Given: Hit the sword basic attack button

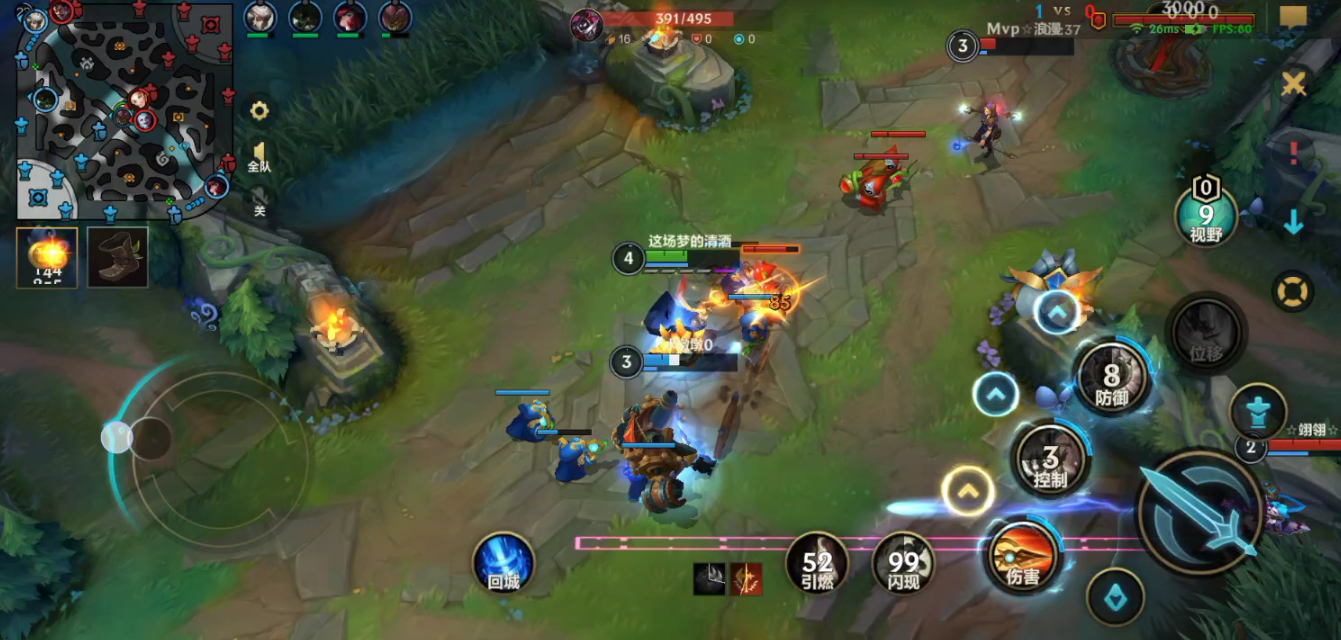Looking at the screenshot, I should click(1200, 513).
